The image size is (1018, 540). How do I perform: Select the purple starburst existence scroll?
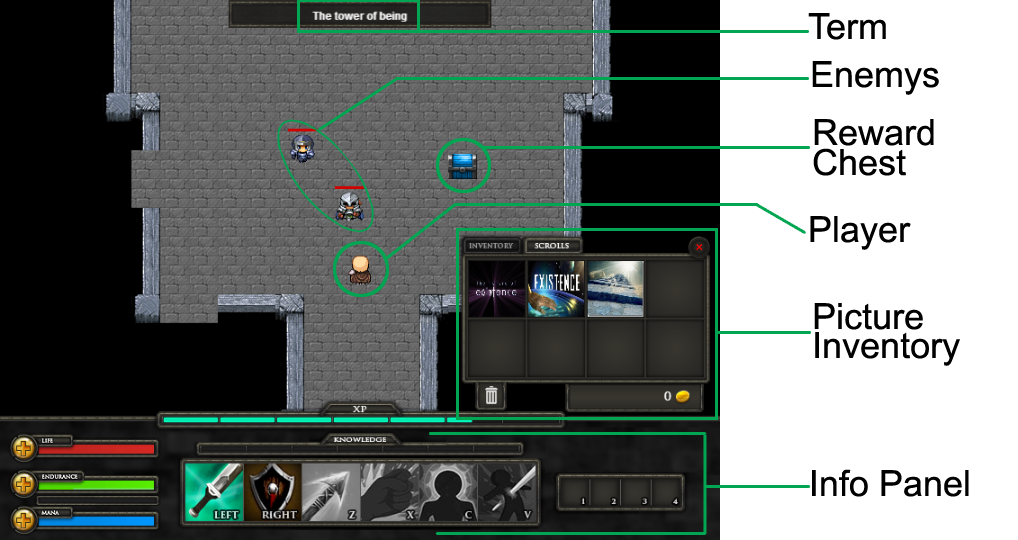[x=496, y=289]
